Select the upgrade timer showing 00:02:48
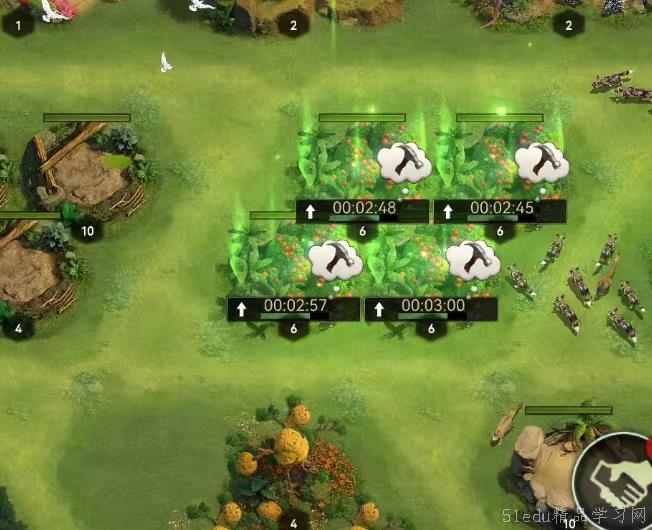Image resolution: width=652 pixels, height=530 pixels. point(363,210)
